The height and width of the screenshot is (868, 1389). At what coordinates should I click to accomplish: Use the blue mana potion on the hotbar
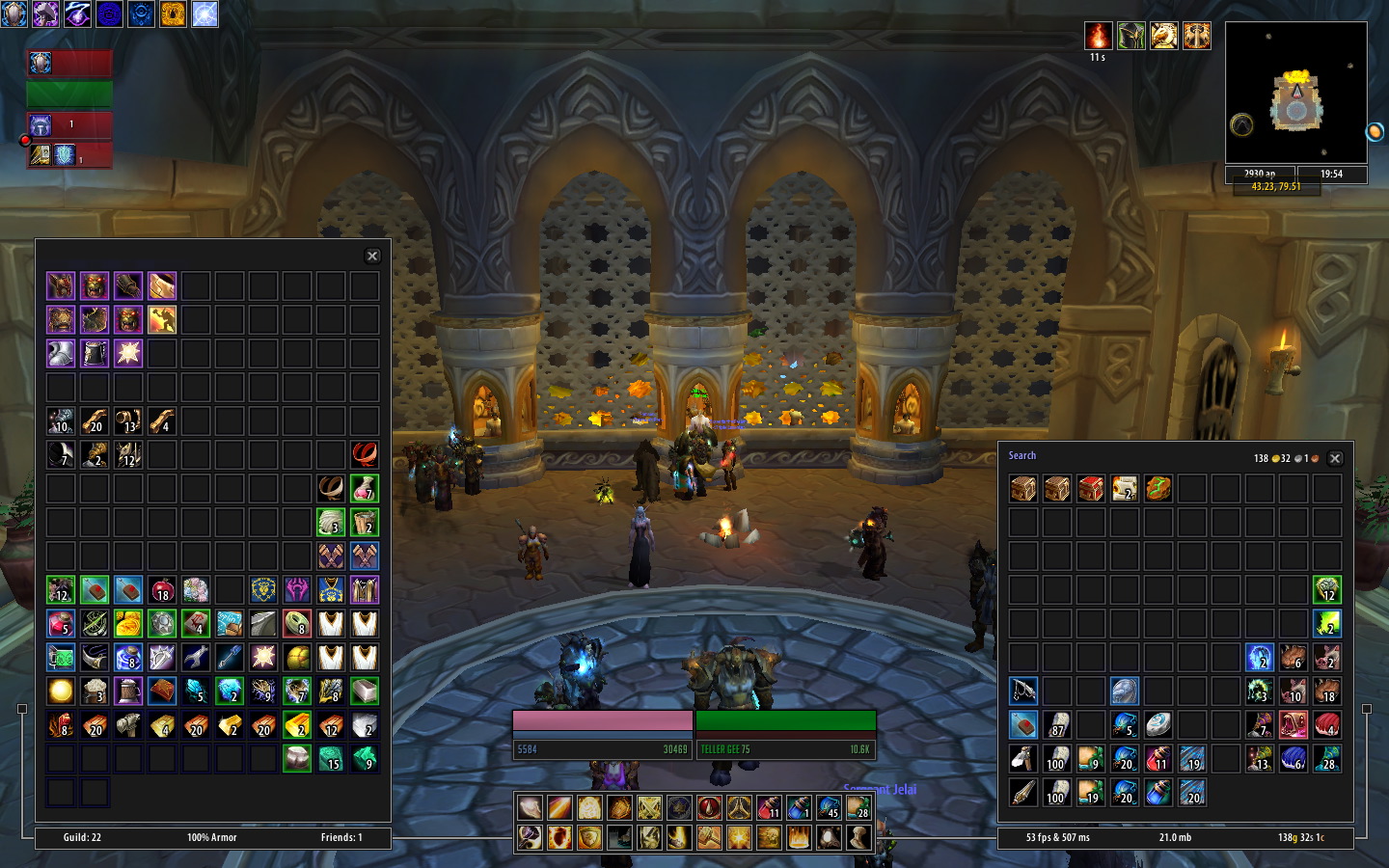point(799,807)
